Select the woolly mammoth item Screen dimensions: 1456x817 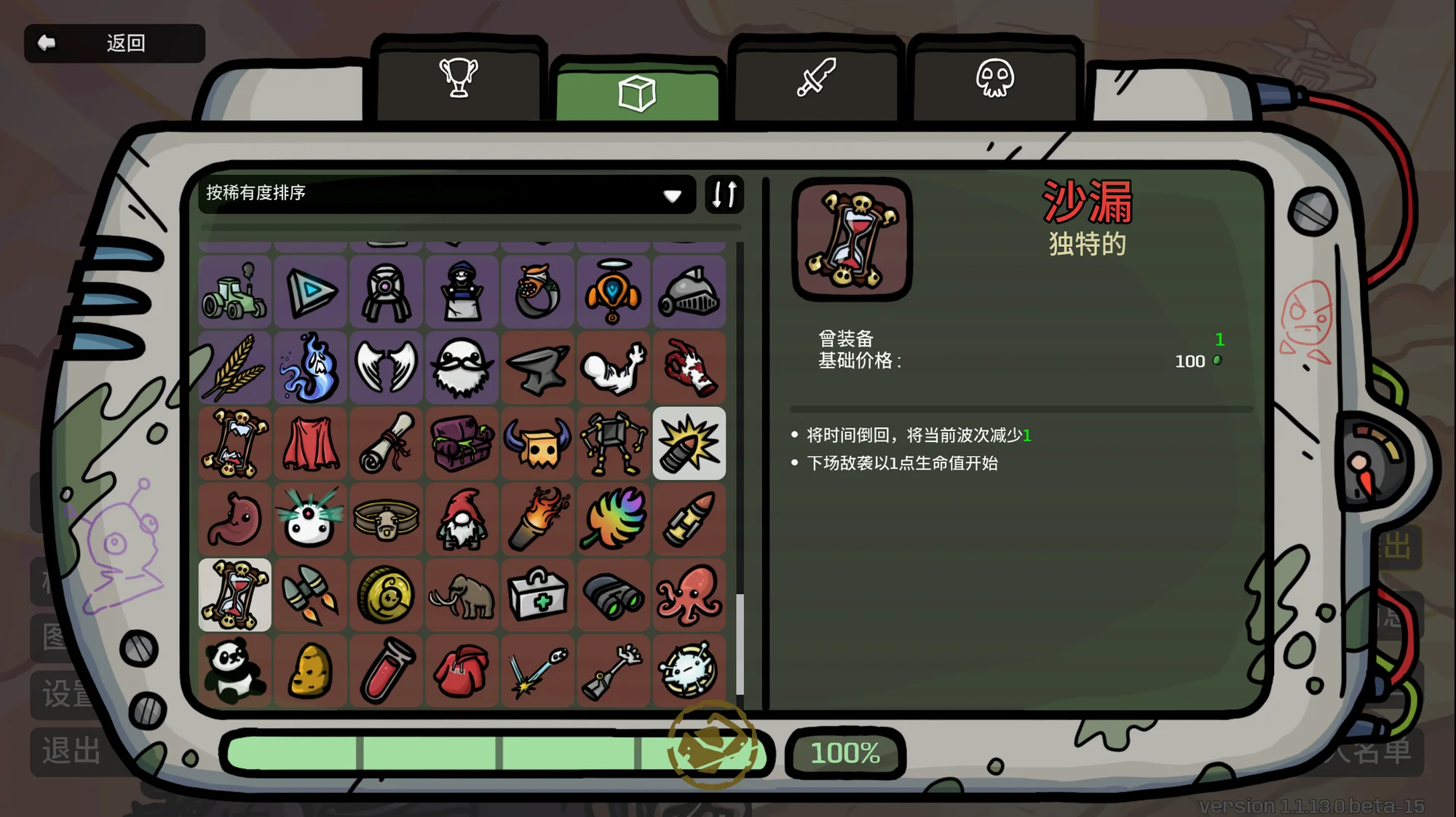pyautogui.click(x=462, y=595)
